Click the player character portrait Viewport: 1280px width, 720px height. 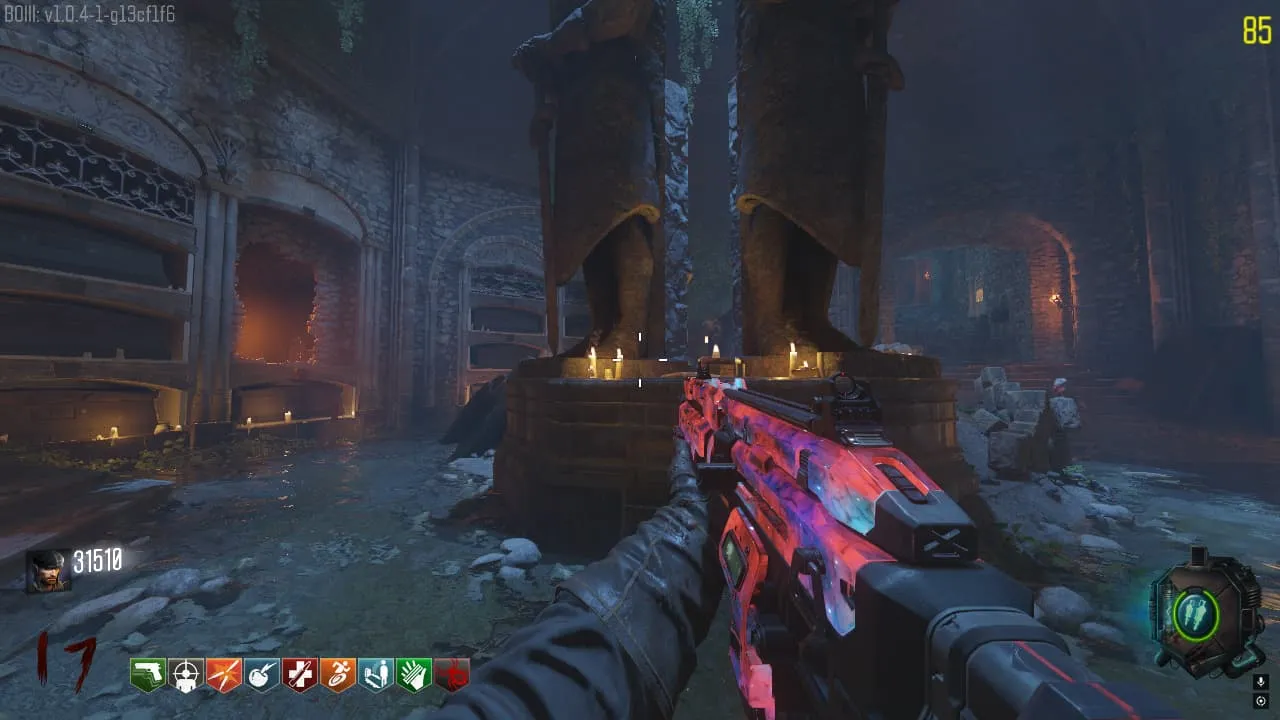[47, 571]
